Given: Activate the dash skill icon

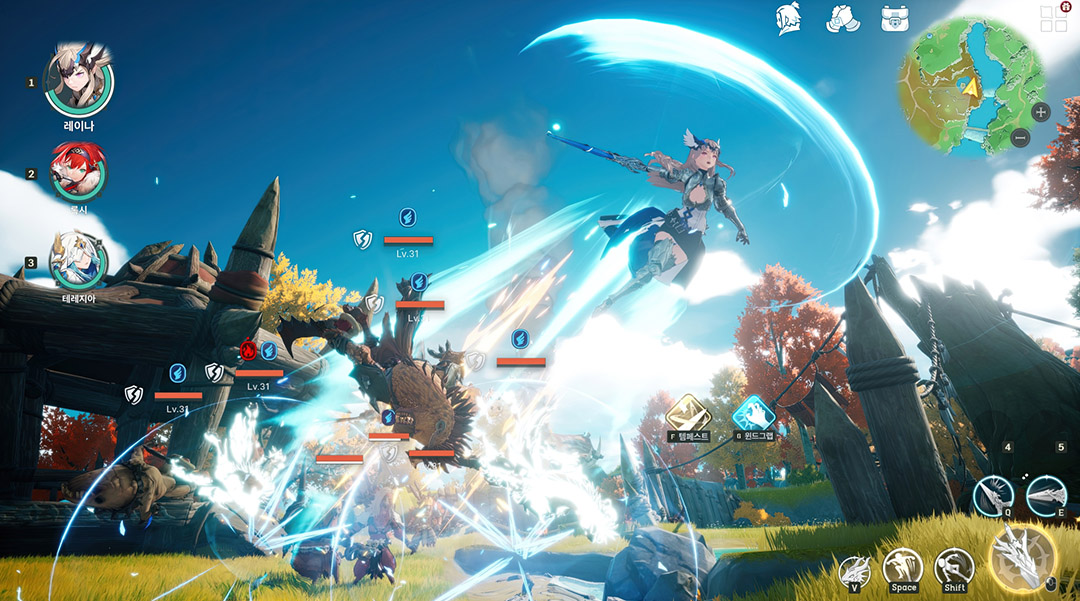Looking at the screenshot, I should [x=954, y=568].
